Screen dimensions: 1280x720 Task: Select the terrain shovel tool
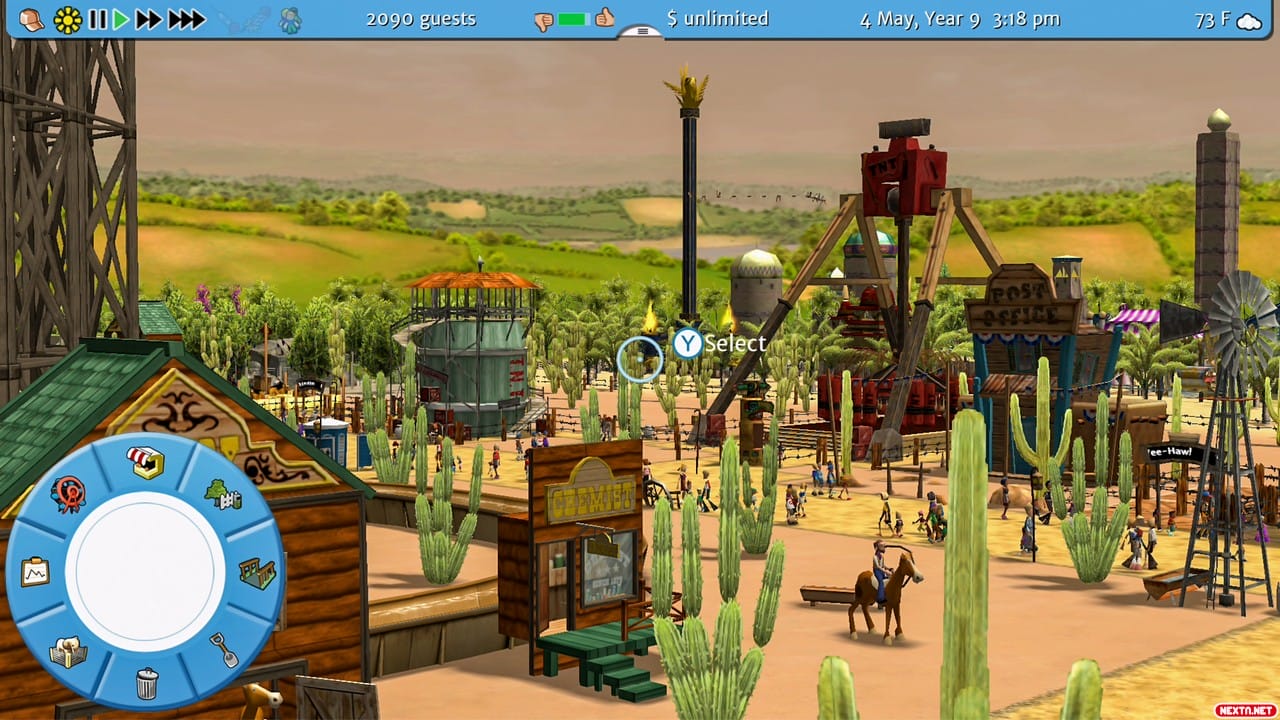(x=223, y=648)
